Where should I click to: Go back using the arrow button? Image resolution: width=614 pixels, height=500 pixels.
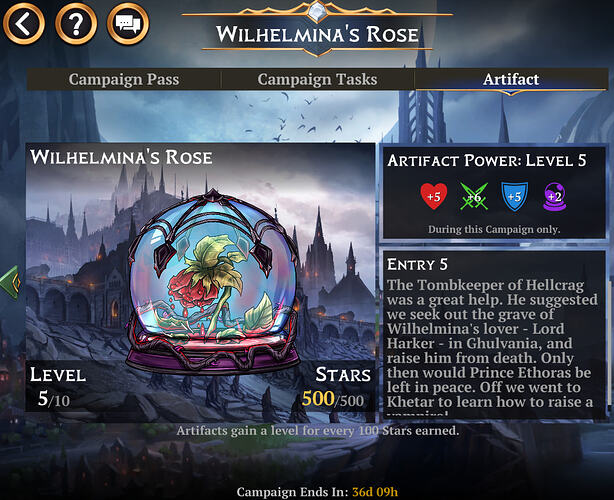coord(25,21)
